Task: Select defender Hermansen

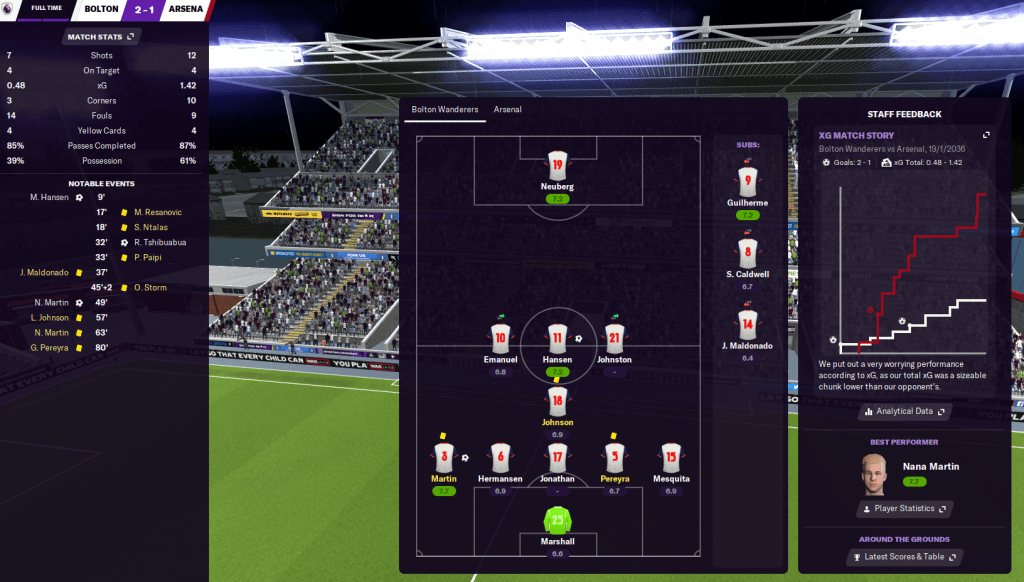Action: click(500, 458)
